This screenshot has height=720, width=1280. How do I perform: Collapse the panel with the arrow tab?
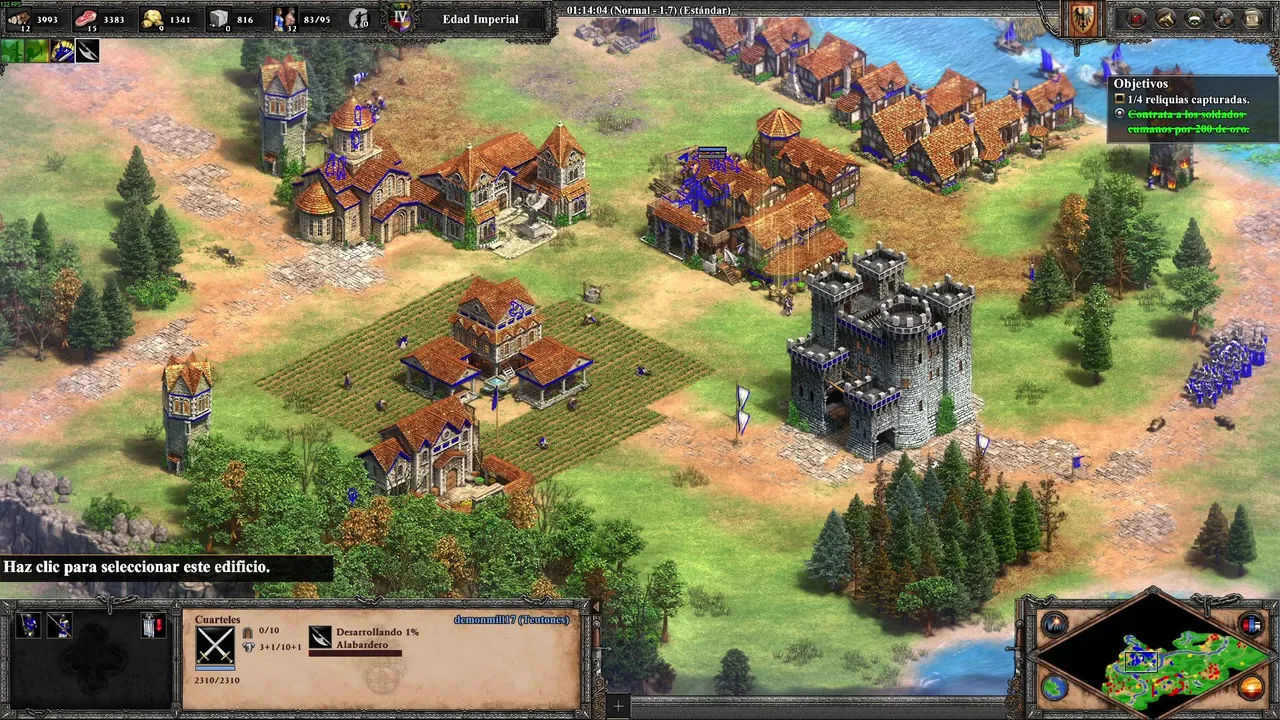pyautogui.click(x=597, y=606)
